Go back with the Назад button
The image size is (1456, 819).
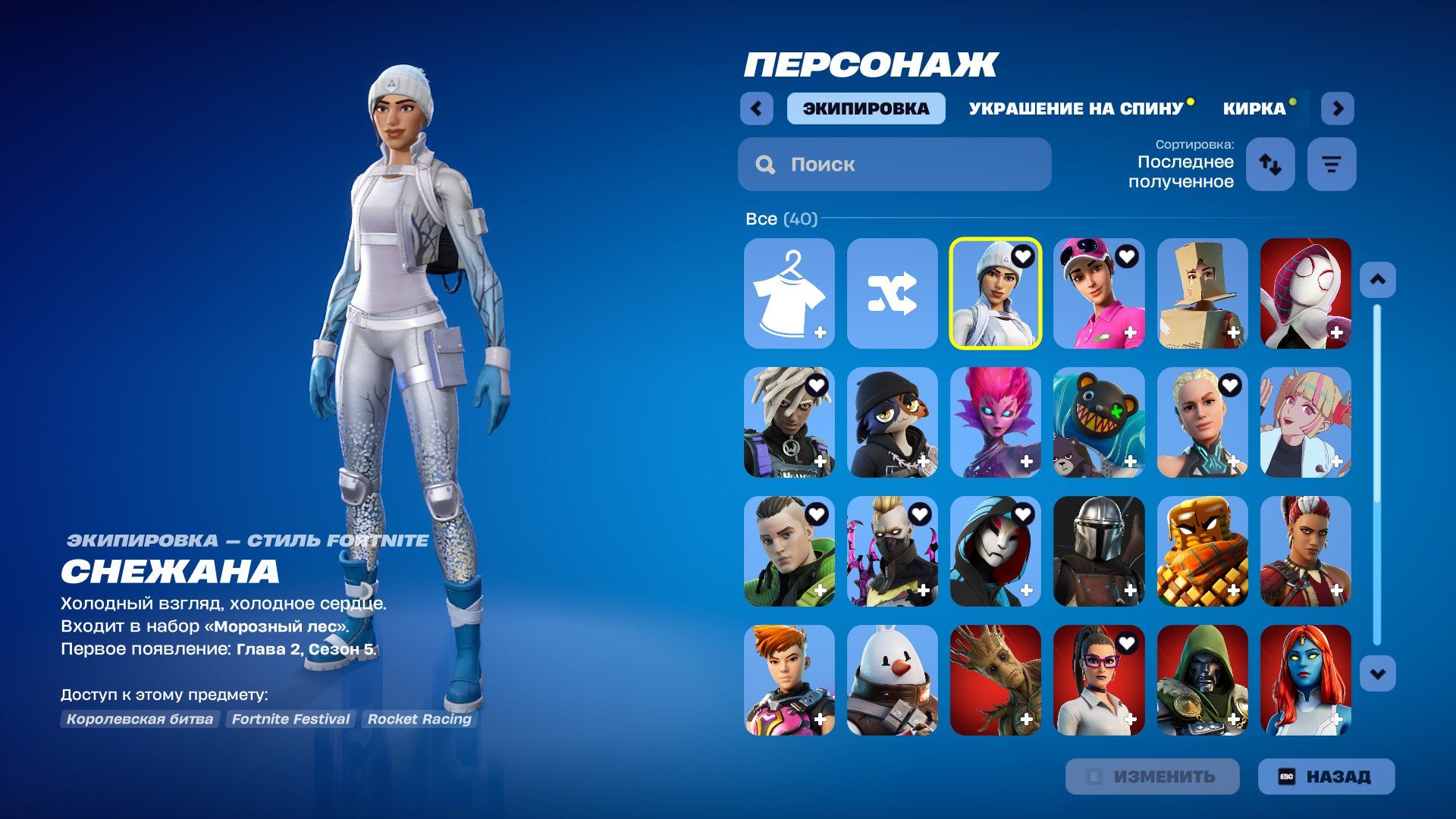coord(1326,777)
